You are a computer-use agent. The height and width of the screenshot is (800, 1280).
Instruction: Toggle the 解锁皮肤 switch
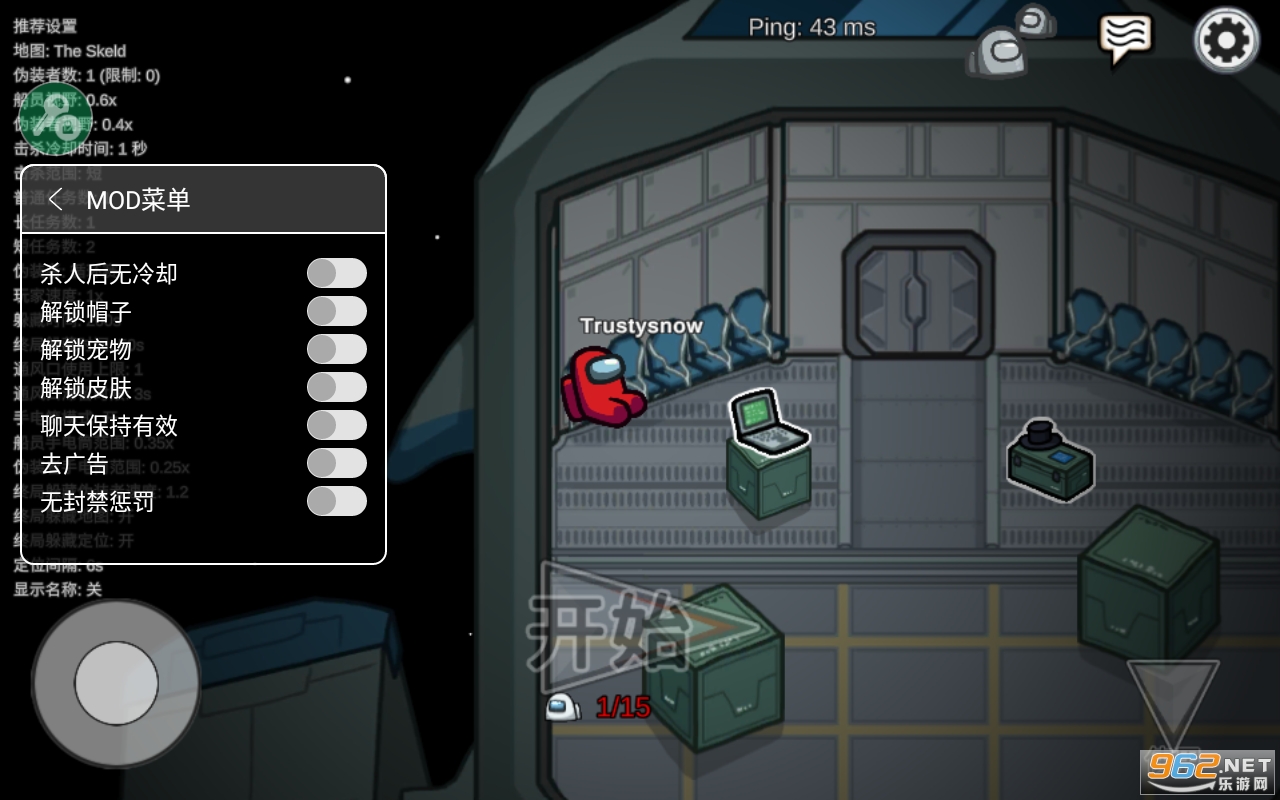pyautogui.click(x=336, y=387)
